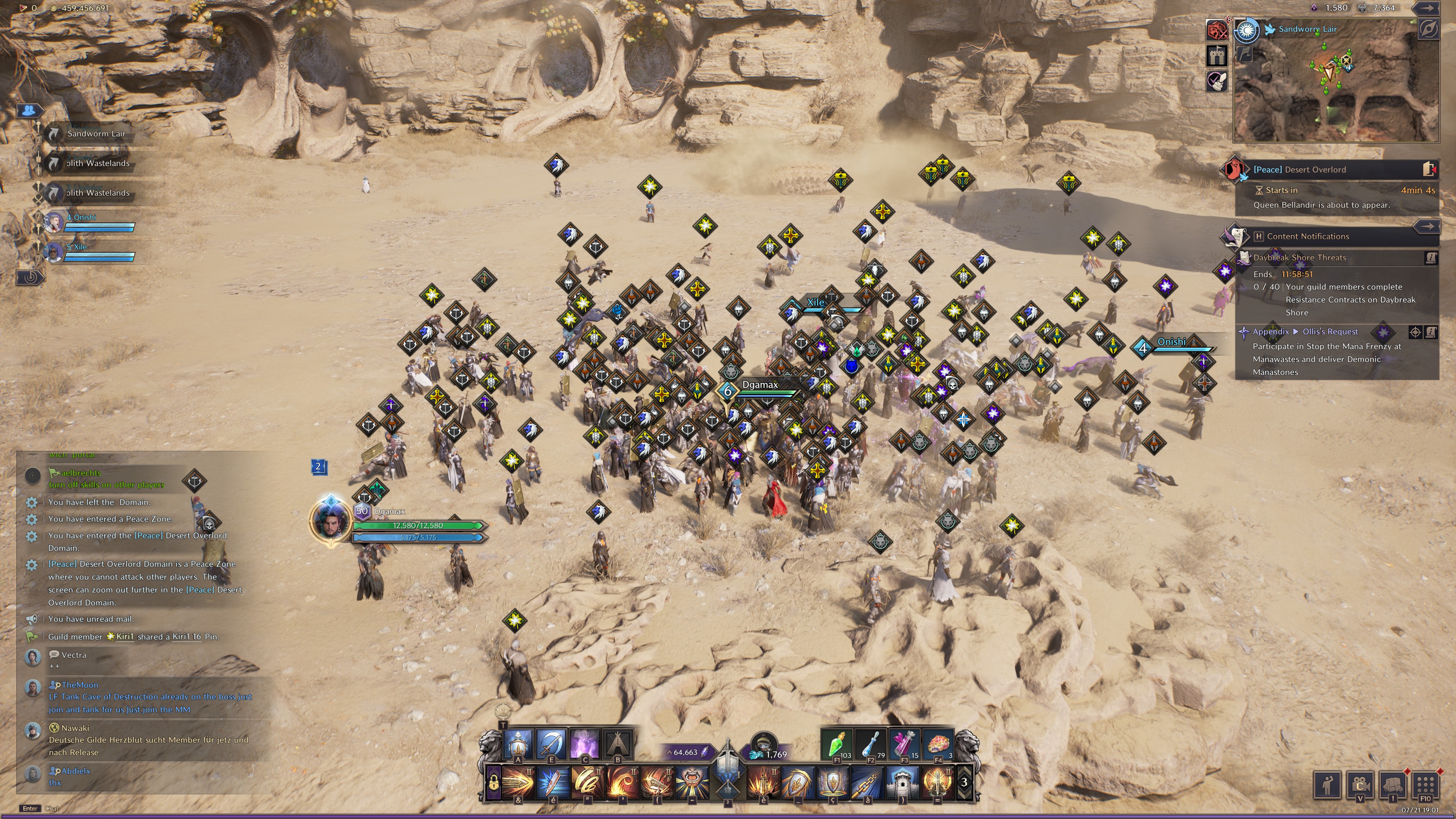
Task: Activate the shouting face skill
Action: [x=692, y=783]
